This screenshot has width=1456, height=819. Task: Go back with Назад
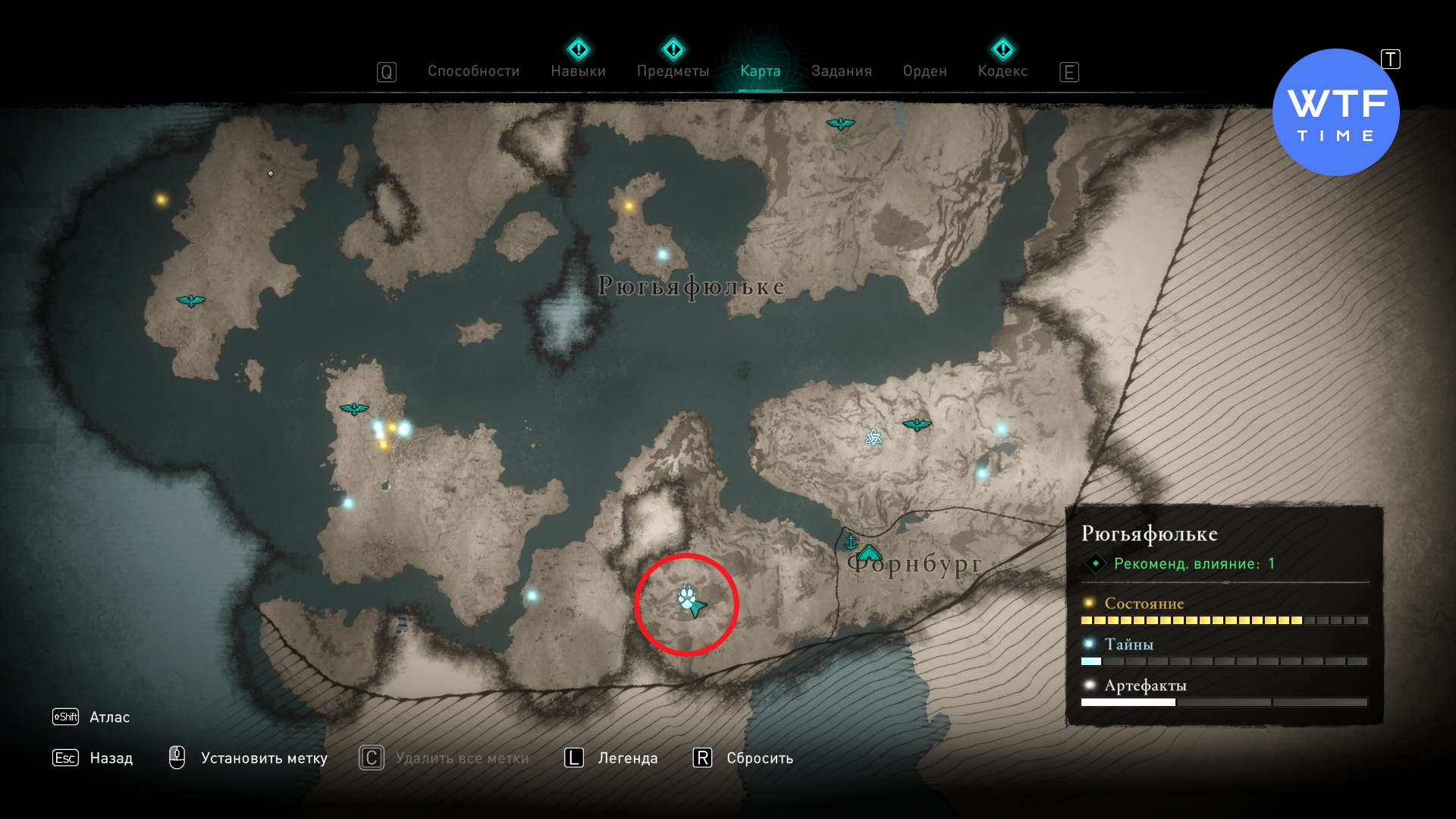point(111,758)
